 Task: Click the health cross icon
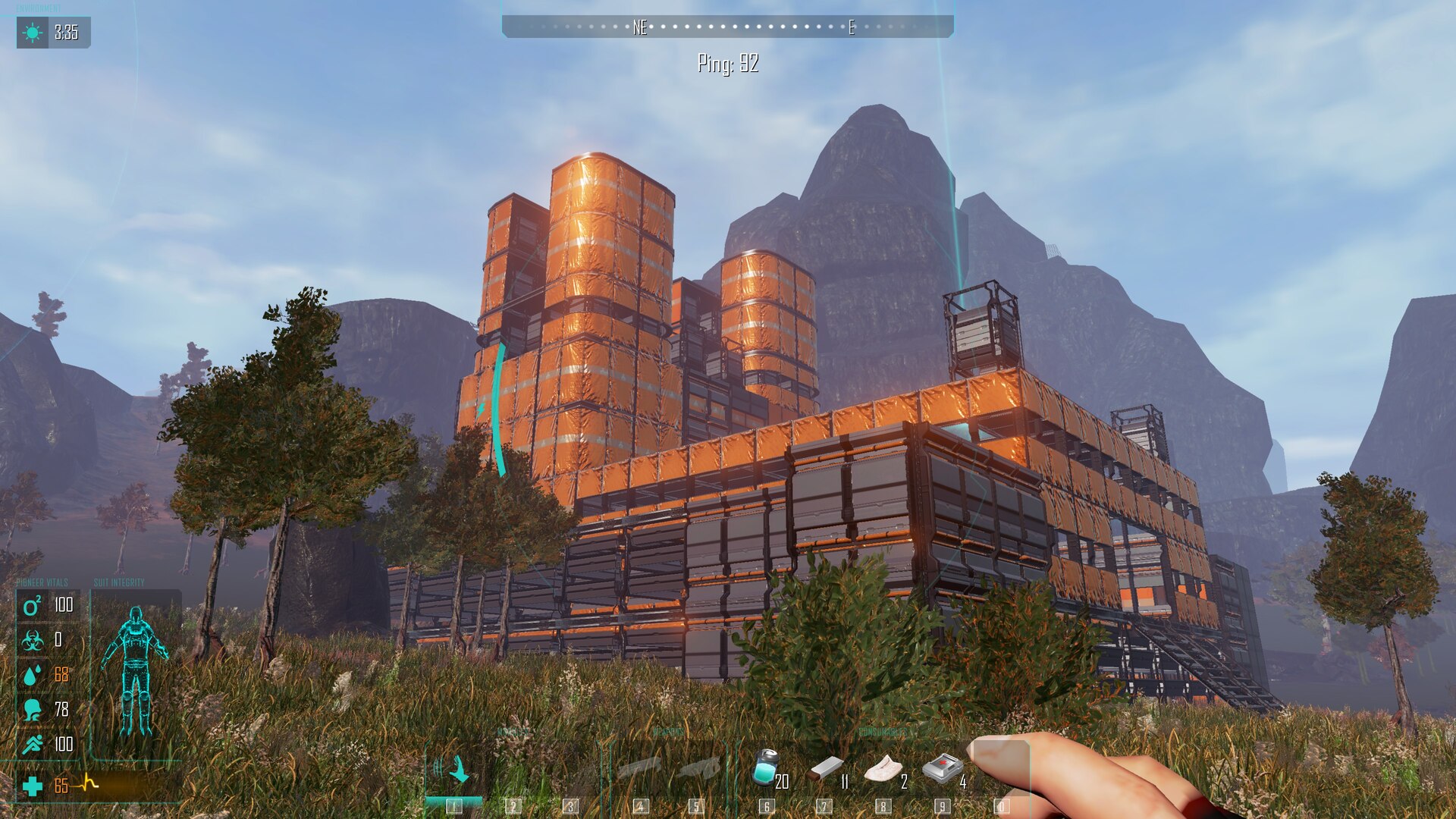(x=33, y=786)
